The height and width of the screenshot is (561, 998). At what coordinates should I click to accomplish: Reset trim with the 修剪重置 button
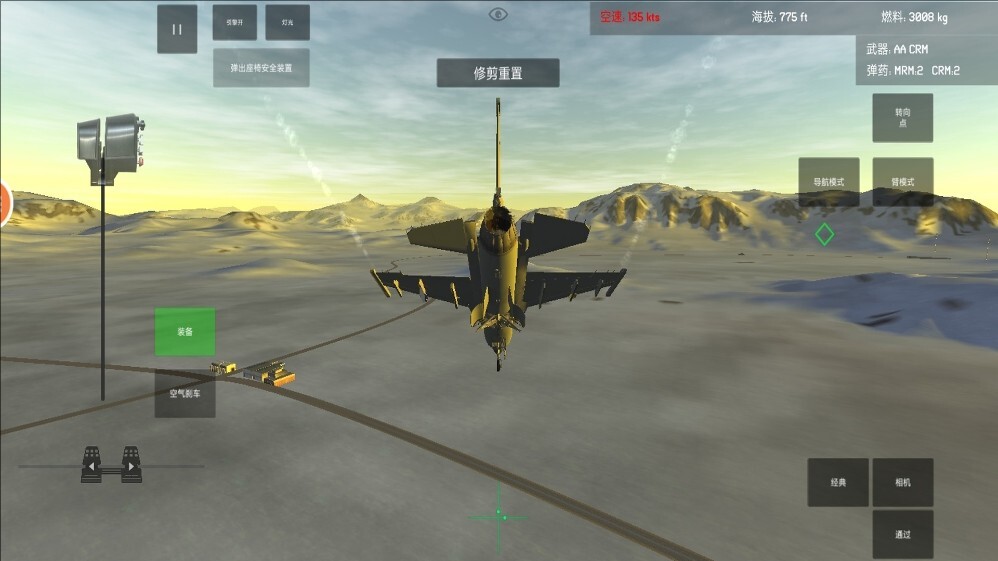tap(498, 73)
